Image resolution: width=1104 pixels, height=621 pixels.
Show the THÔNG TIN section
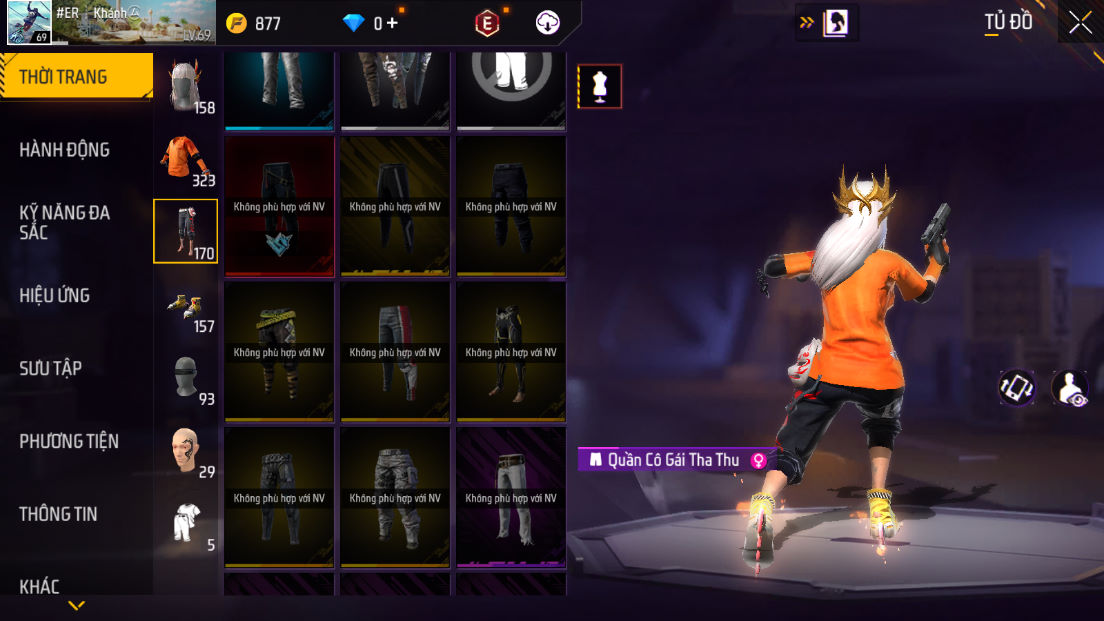point(58,514)
